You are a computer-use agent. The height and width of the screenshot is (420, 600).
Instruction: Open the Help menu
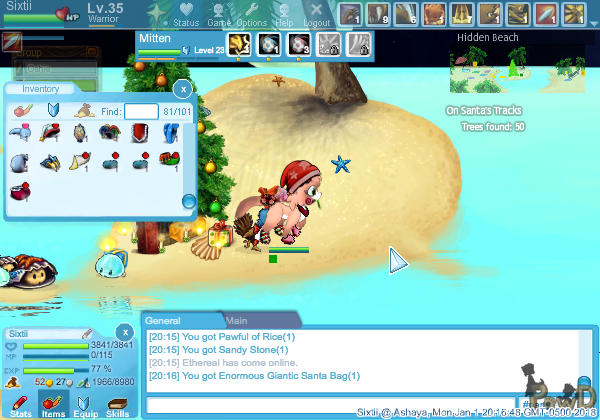click(285, 14)
